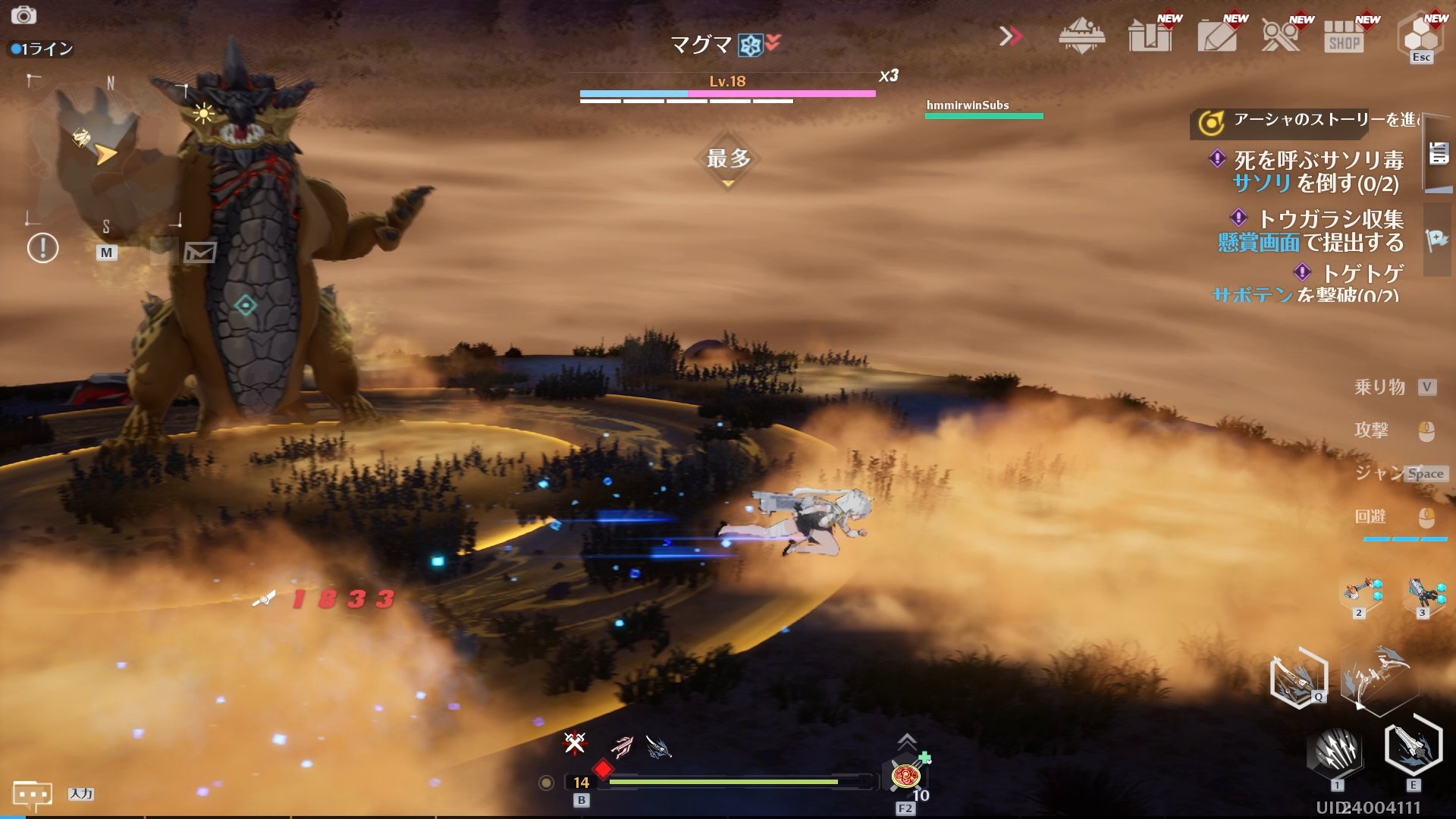
Task: Open the gift box rewards menu
Action: 1150,36
